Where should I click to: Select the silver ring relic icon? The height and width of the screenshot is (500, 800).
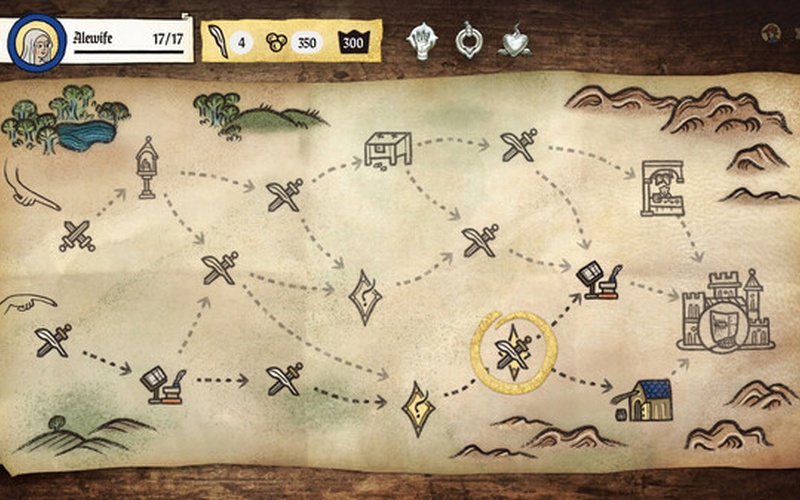(x=468, y=41)
